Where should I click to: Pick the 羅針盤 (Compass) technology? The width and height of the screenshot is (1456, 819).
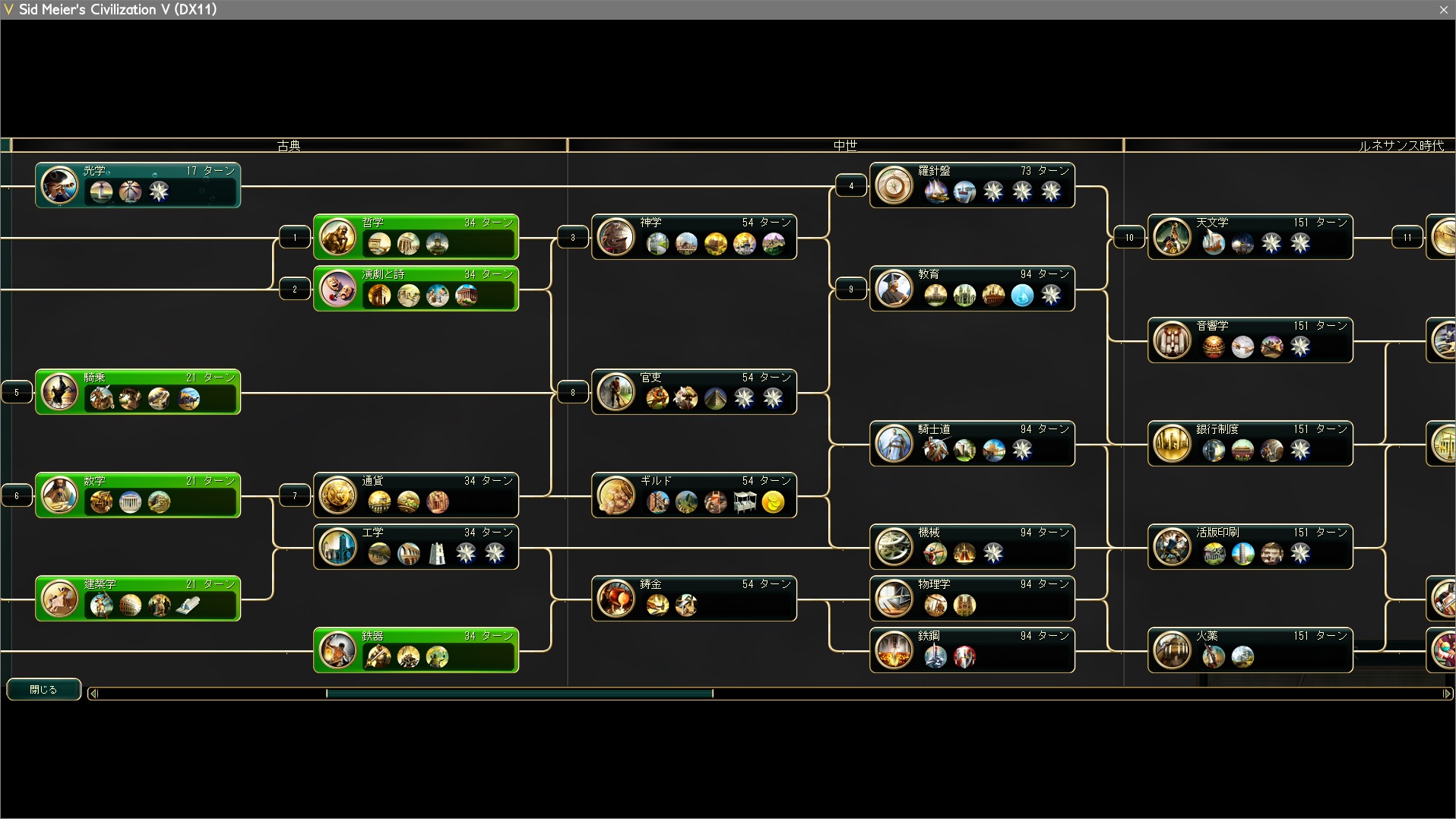972,185
